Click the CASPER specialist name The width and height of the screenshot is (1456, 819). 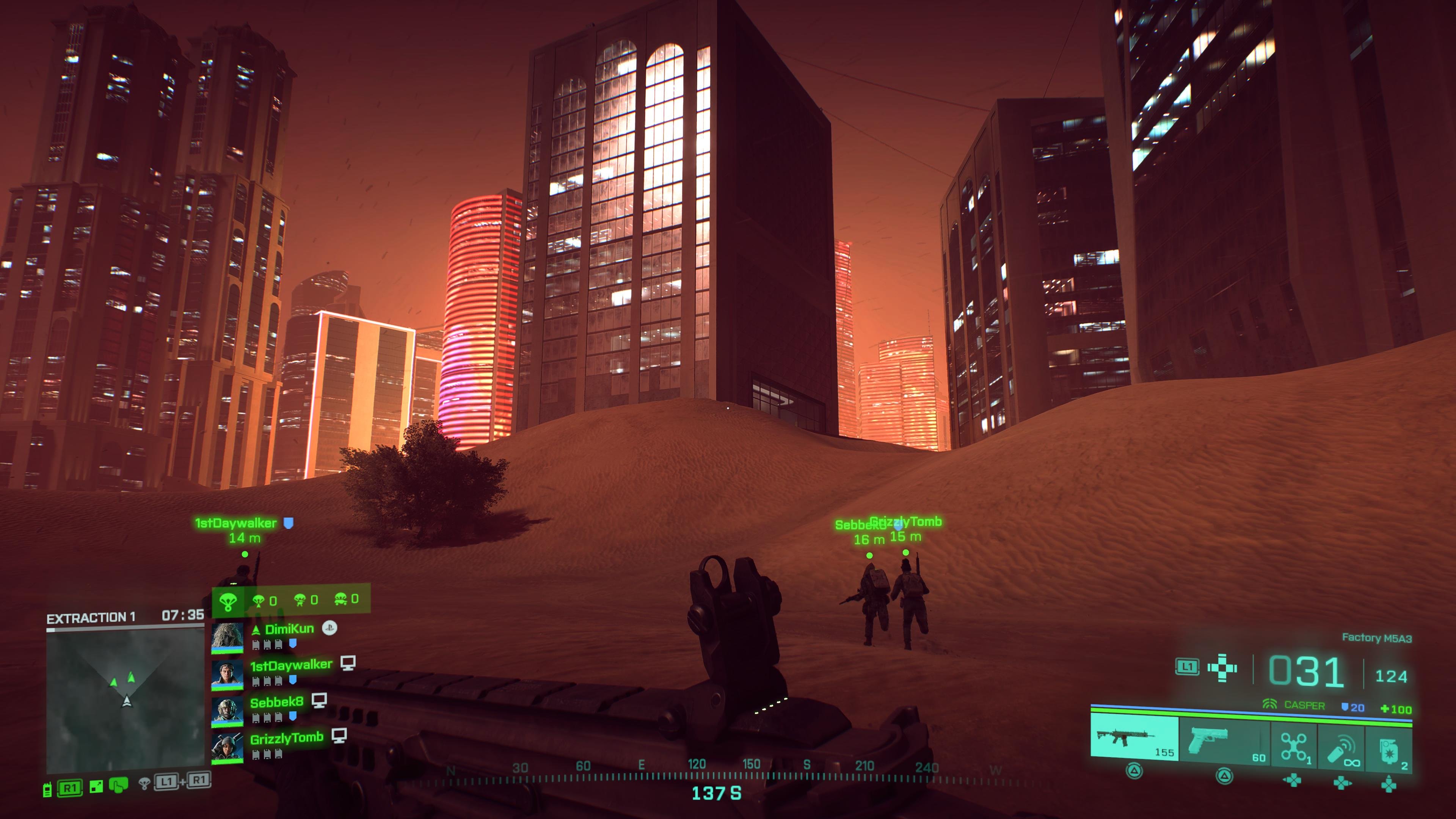[x=1305, y=705]
